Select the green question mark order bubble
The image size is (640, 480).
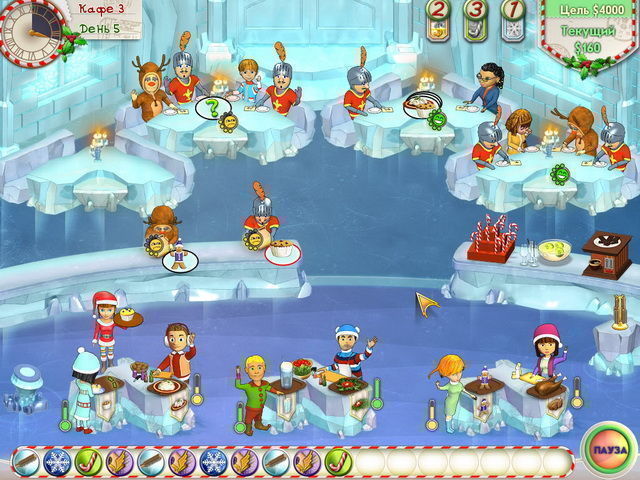[x=211, y=107]
